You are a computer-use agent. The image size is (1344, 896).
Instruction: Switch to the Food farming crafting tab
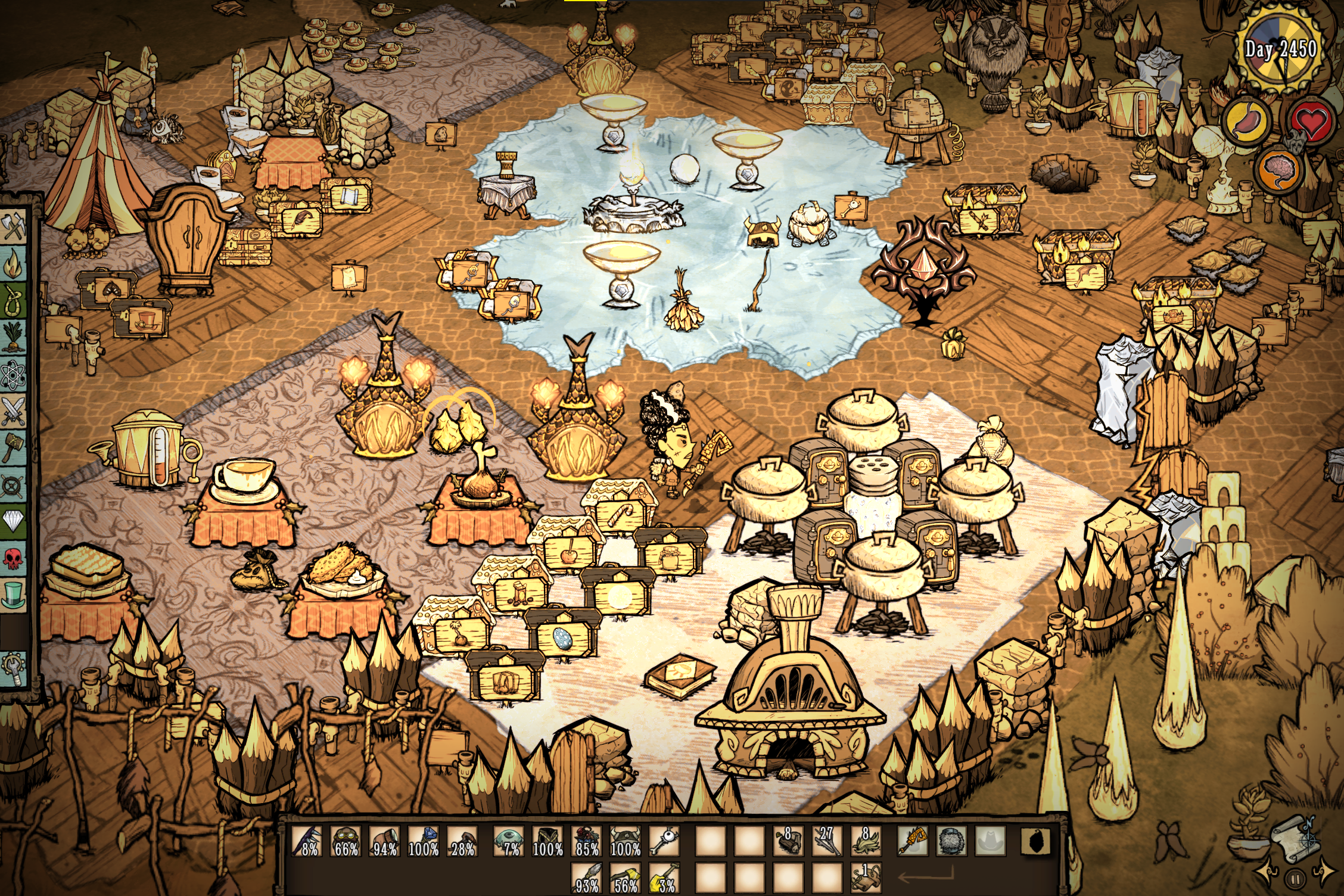13,337
